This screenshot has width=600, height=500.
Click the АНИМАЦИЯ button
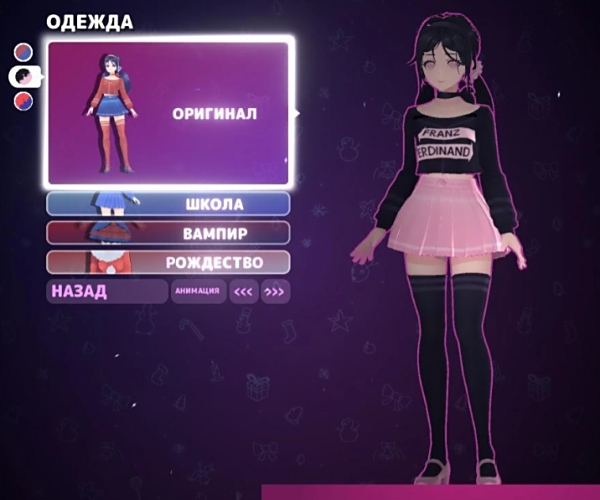pyautogui.click(x=197, y=292)
